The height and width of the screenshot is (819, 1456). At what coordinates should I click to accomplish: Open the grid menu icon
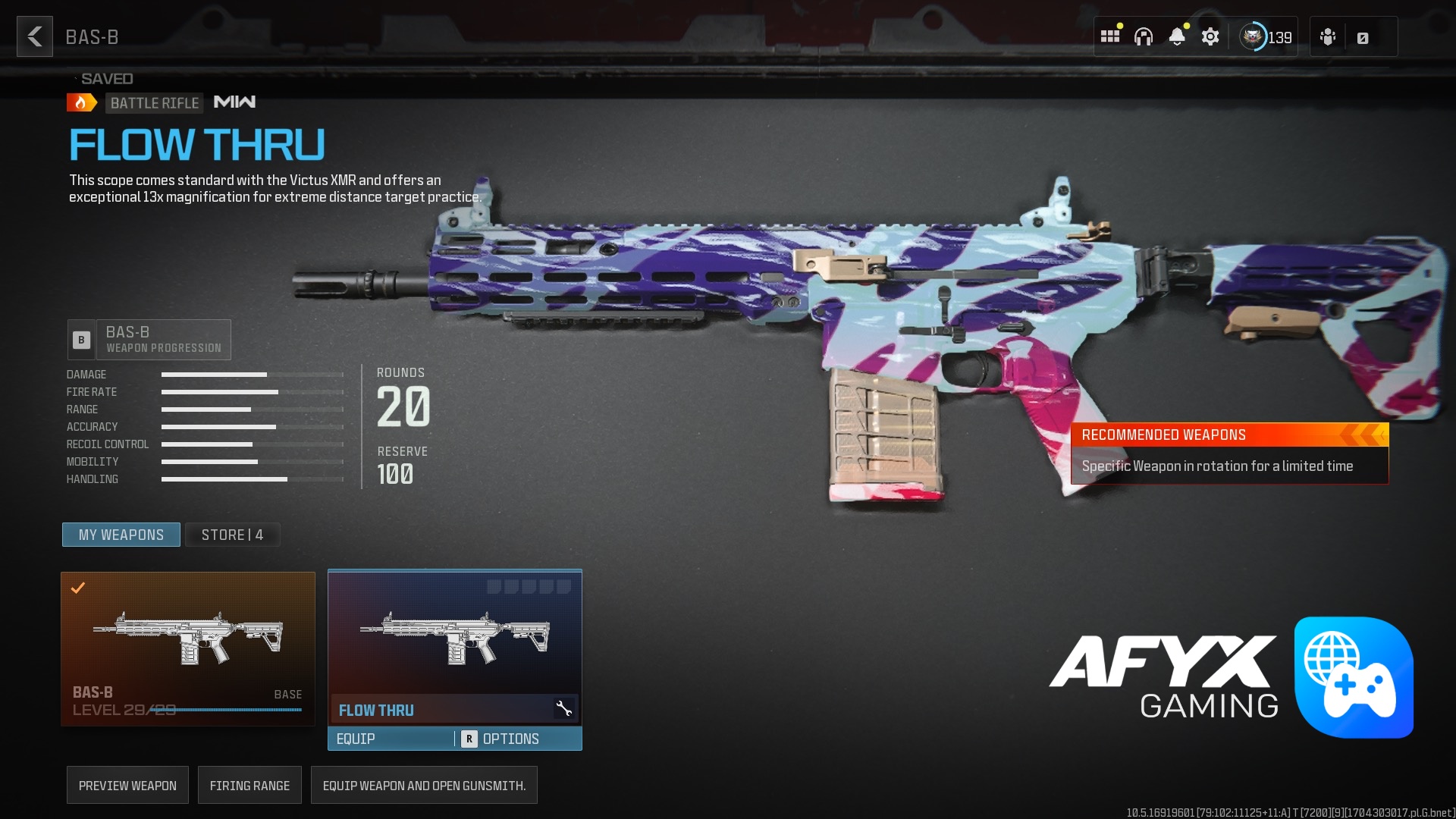(x=1110, y=36)
